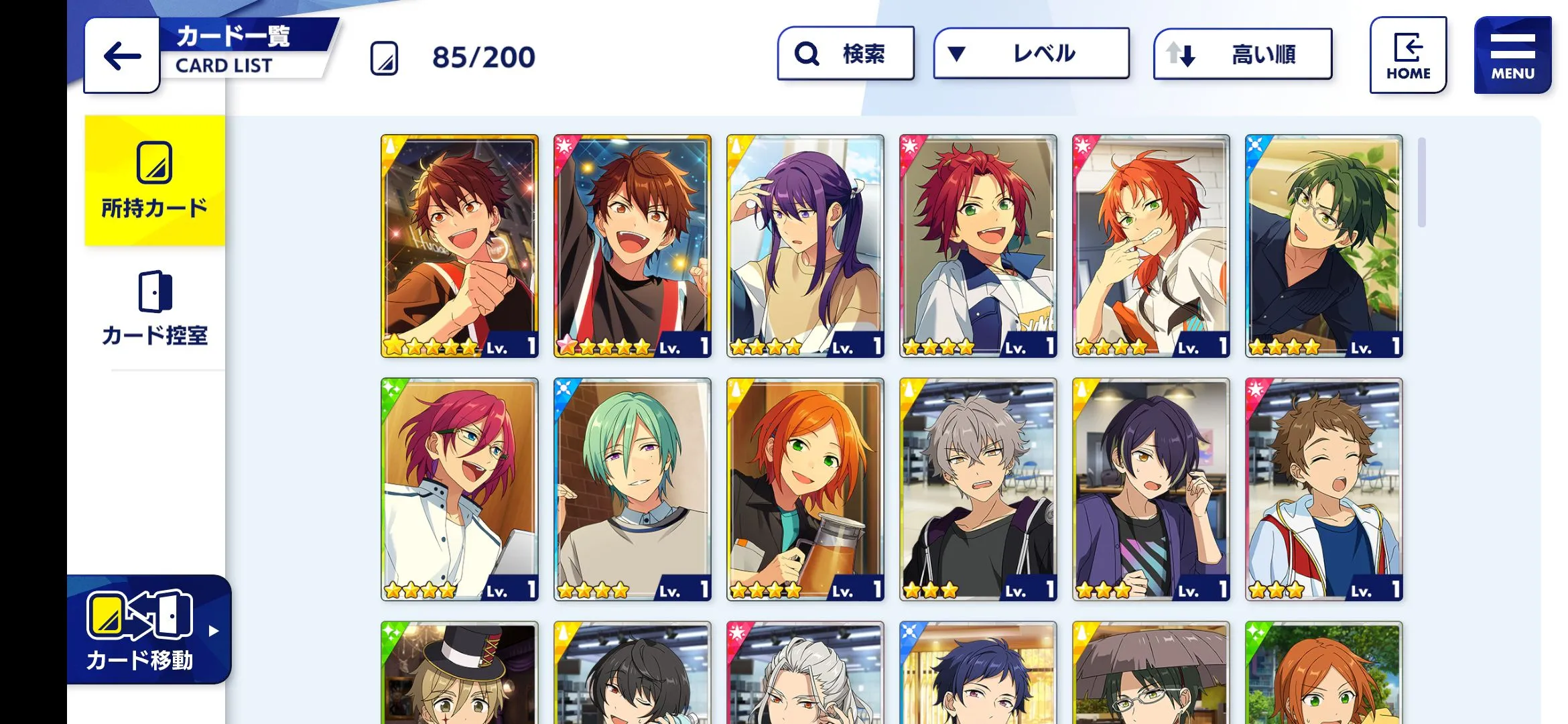Choose the magenta-haired glasses card
The height and width of the screenshot is (724, 1568).
pos(460,489)
